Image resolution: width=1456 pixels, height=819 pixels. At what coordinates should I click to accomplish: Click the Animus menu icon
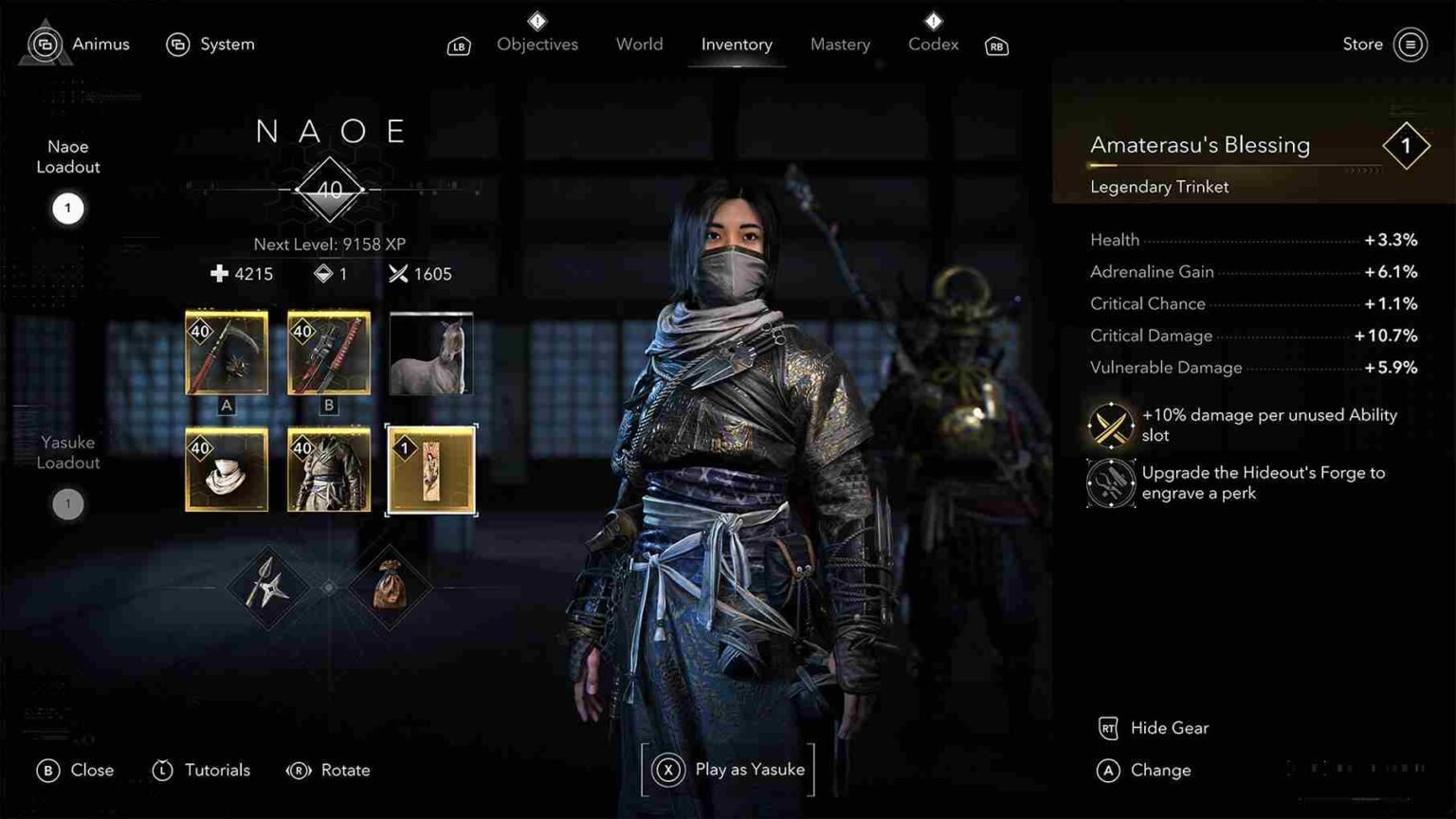[x=45, y=44]
